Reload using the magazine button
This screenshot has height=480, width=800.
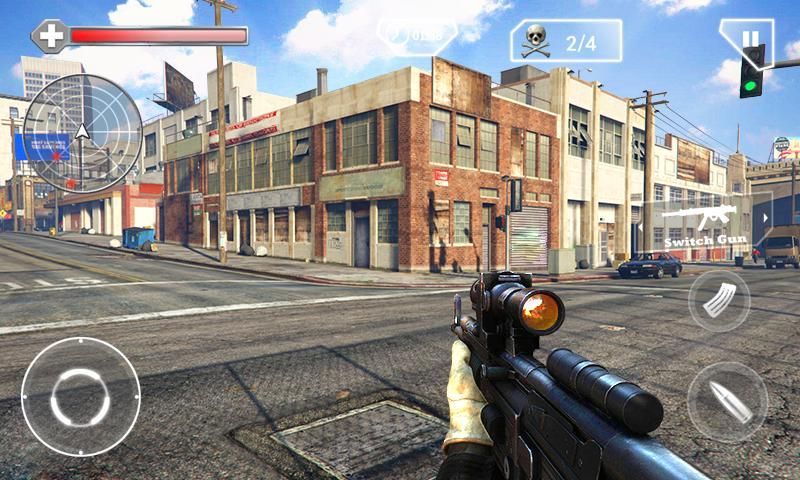[x=719, y=300]
